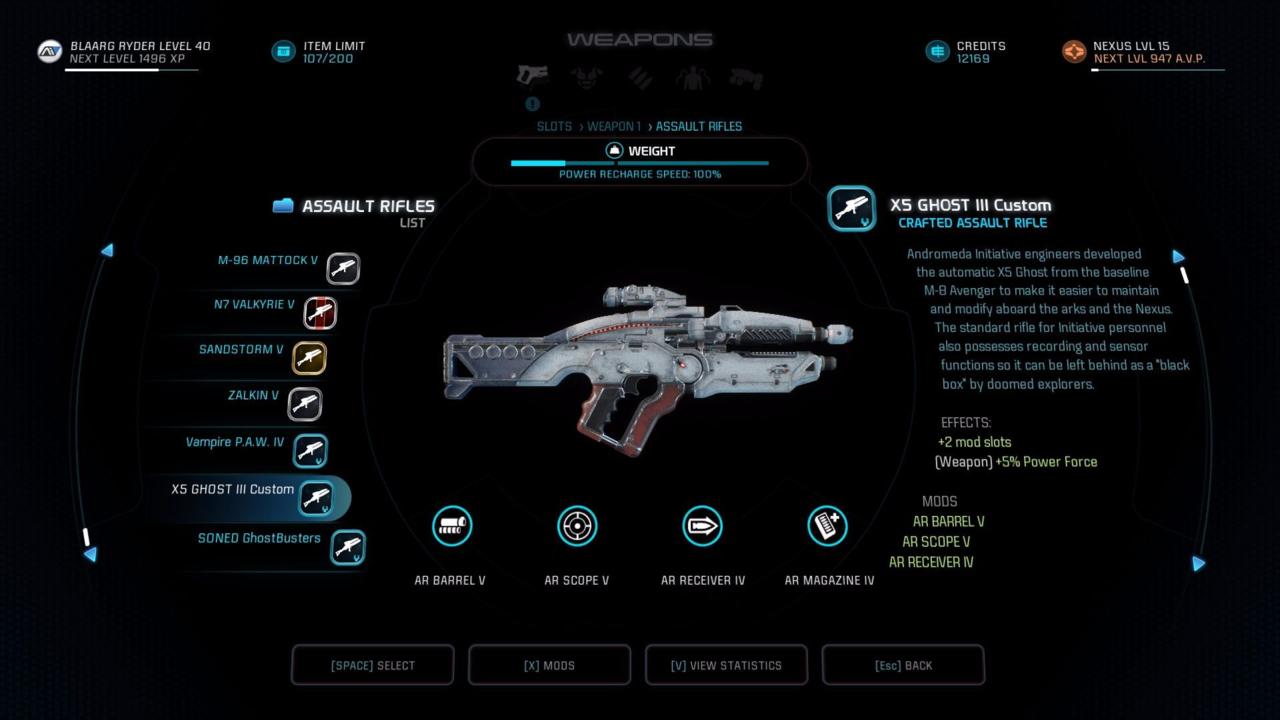Select the AR Magazine IV mod icon
Image resolution: width=1280 pixels, height=720 pixels.
[x=828, y=526]
